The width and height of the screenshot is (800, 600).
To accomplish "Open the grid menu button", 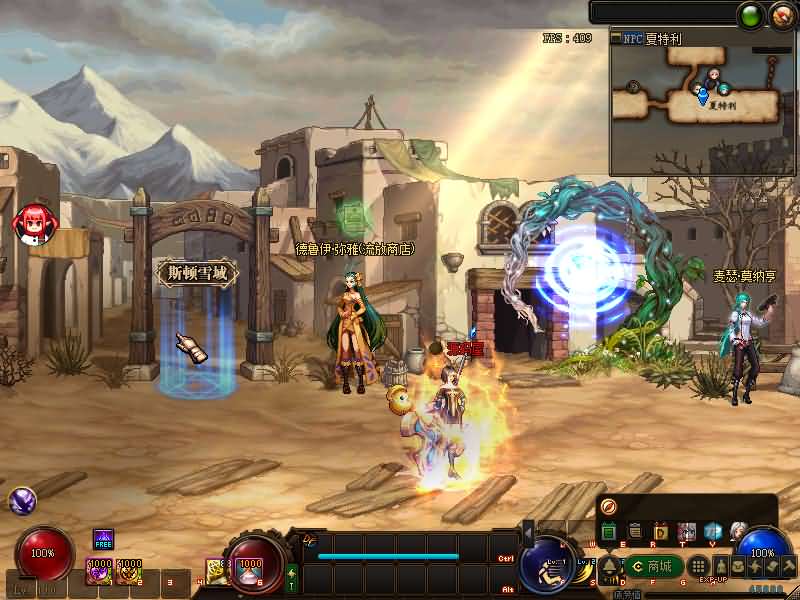I will 700,566.
